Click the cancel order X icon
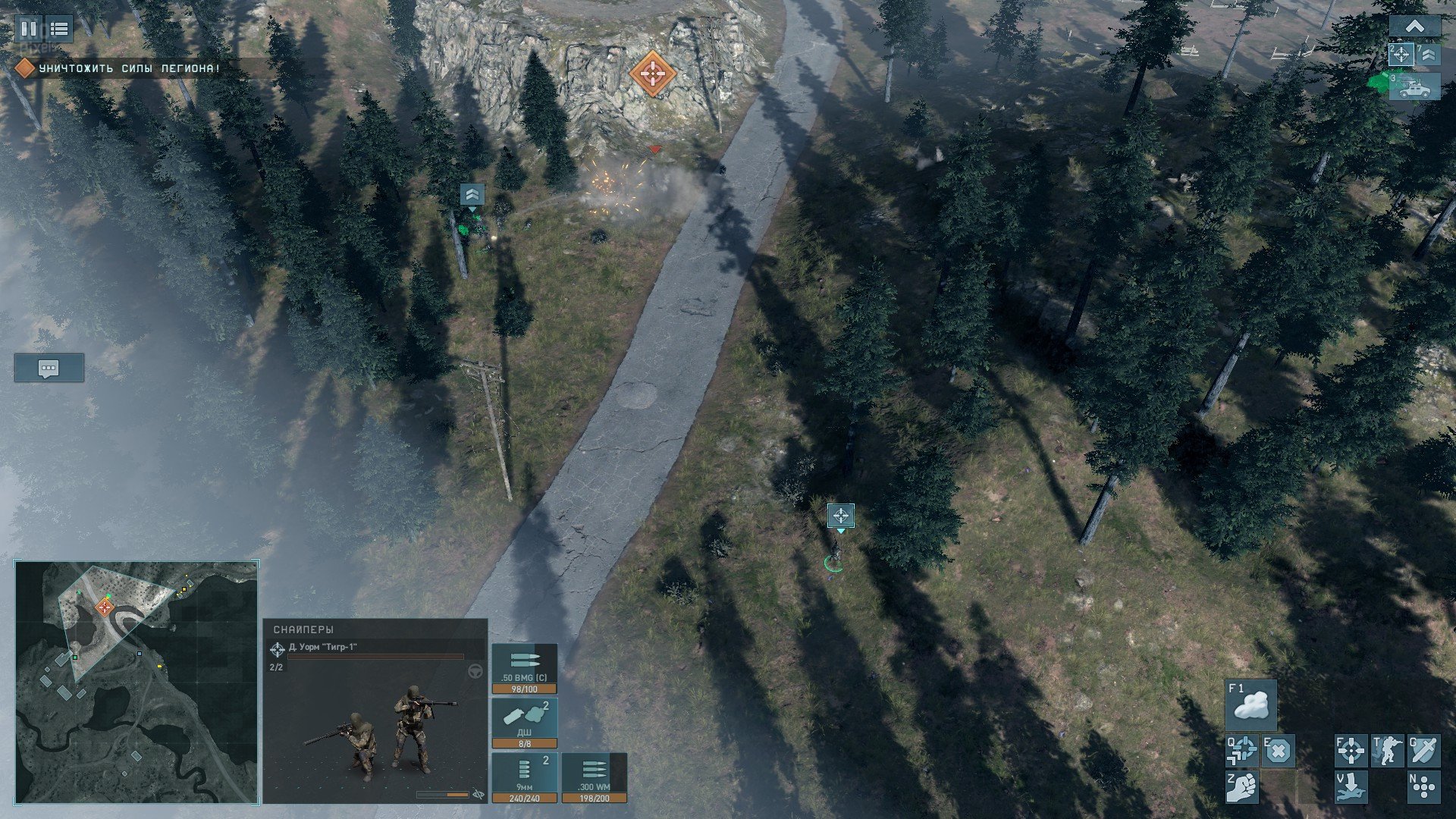 point(1278,751)
